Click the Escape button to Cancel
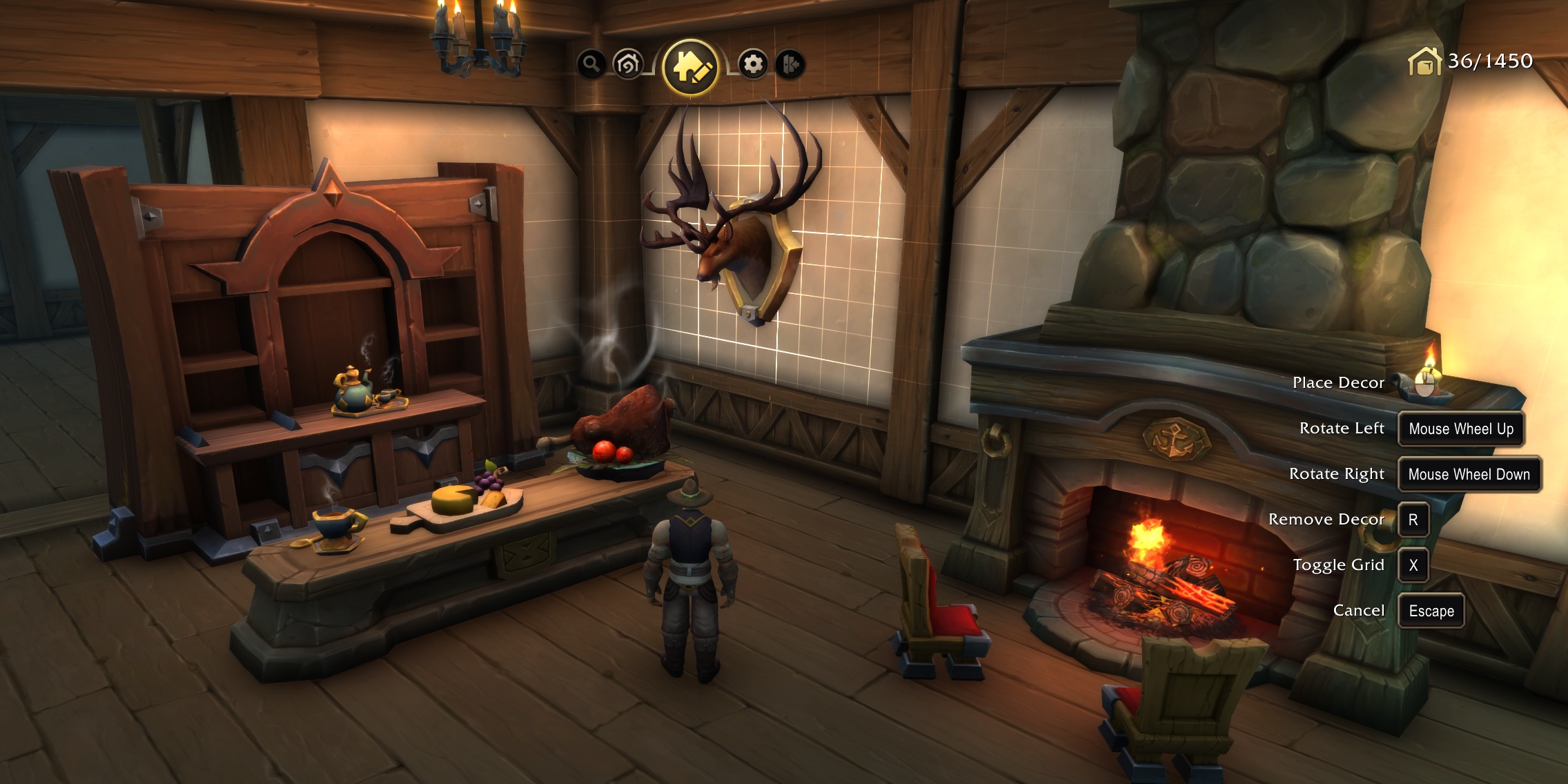This screenshot has height=784, width=1568. point(1431,611)
